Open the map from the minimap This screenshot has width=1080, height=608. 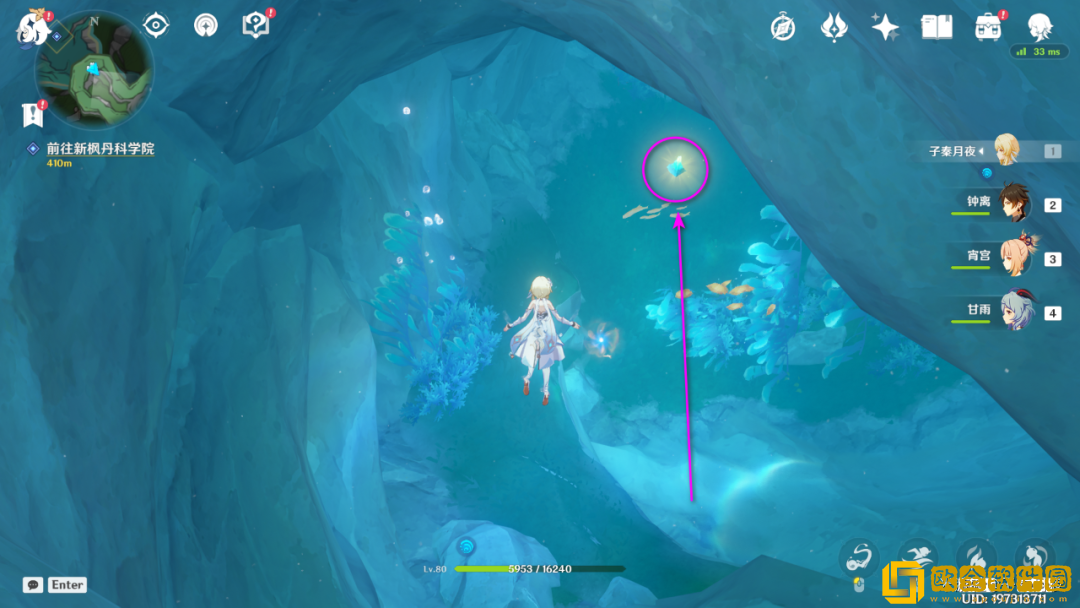click(x=94, y=69)
